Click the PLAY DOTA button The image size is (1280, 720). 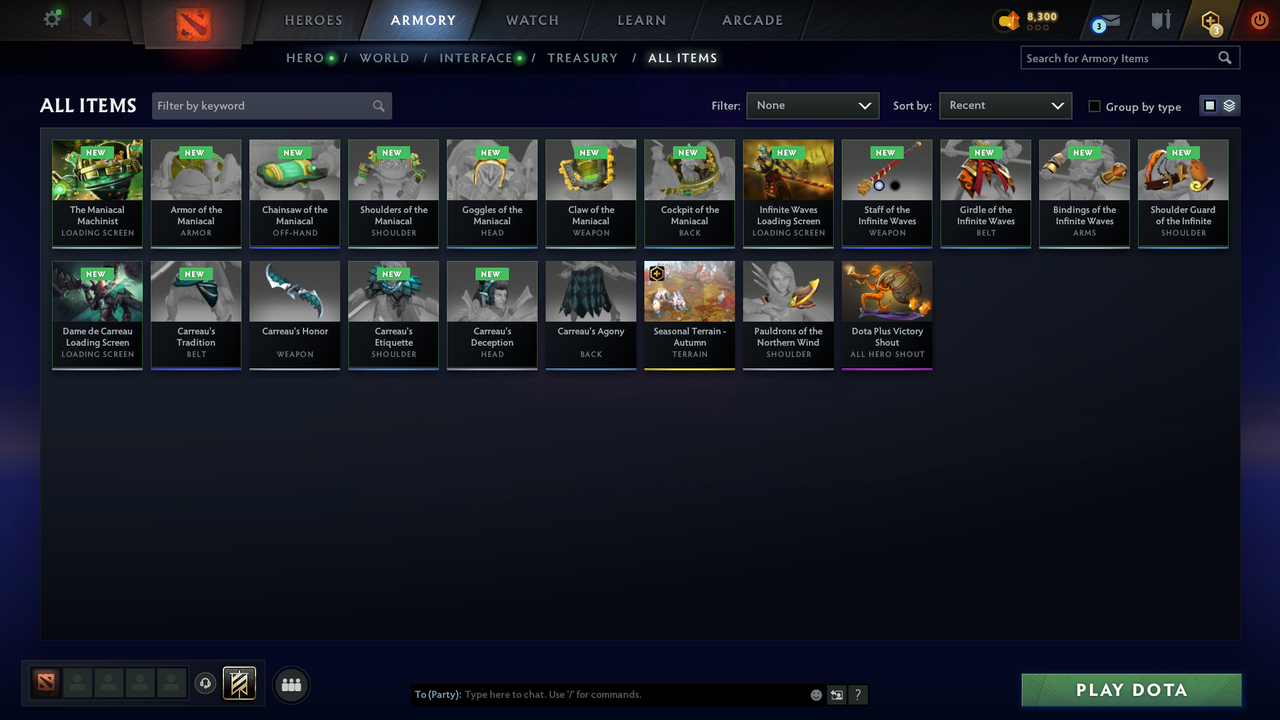(x=1131, y=689)
